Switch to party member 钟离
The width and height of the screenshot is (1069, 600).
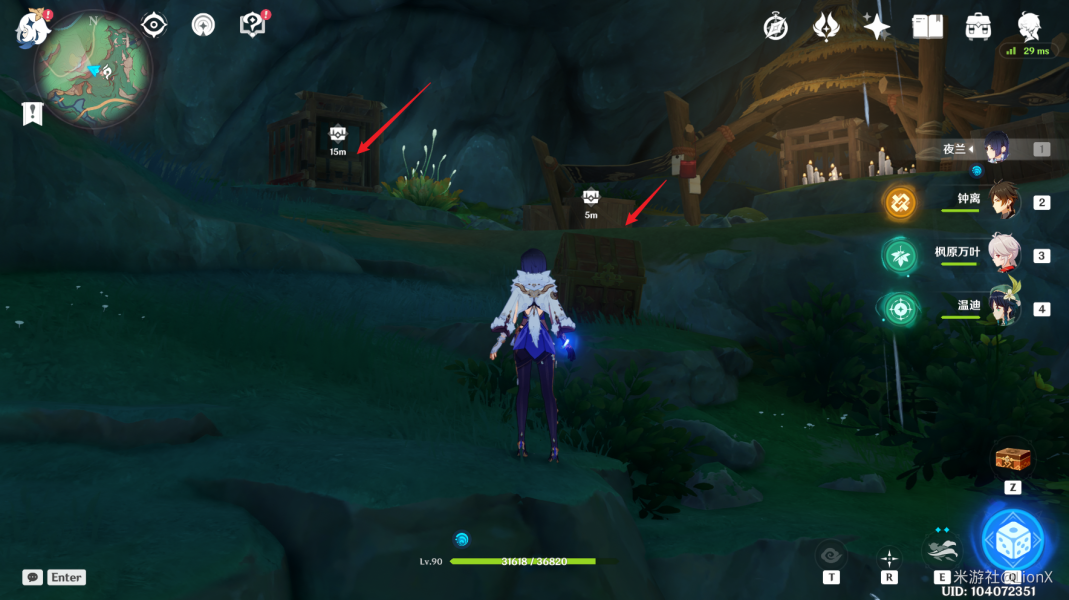(x=1001, y=201)
